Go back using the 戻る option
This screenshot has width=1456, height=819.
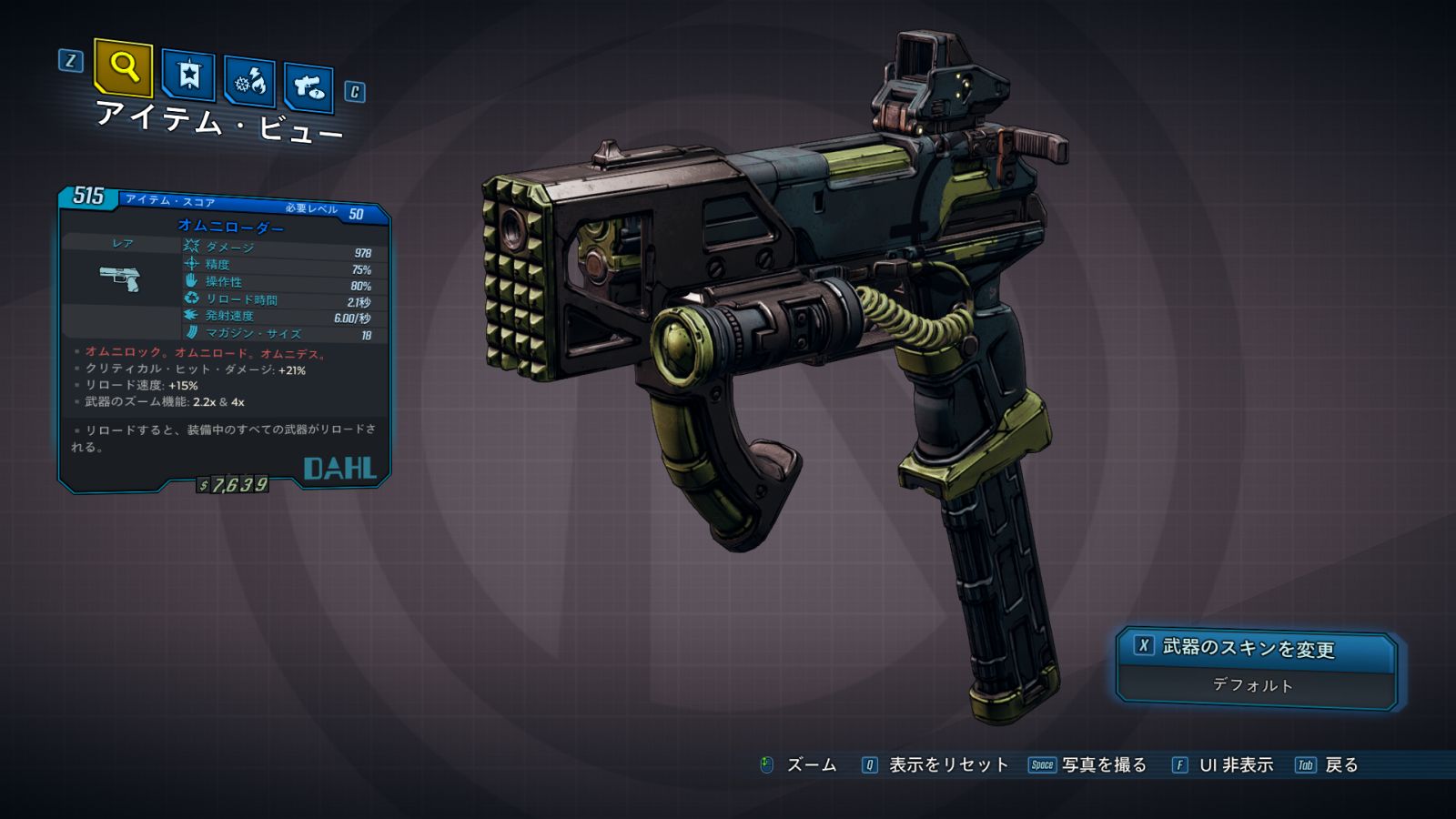(1340, 765)
